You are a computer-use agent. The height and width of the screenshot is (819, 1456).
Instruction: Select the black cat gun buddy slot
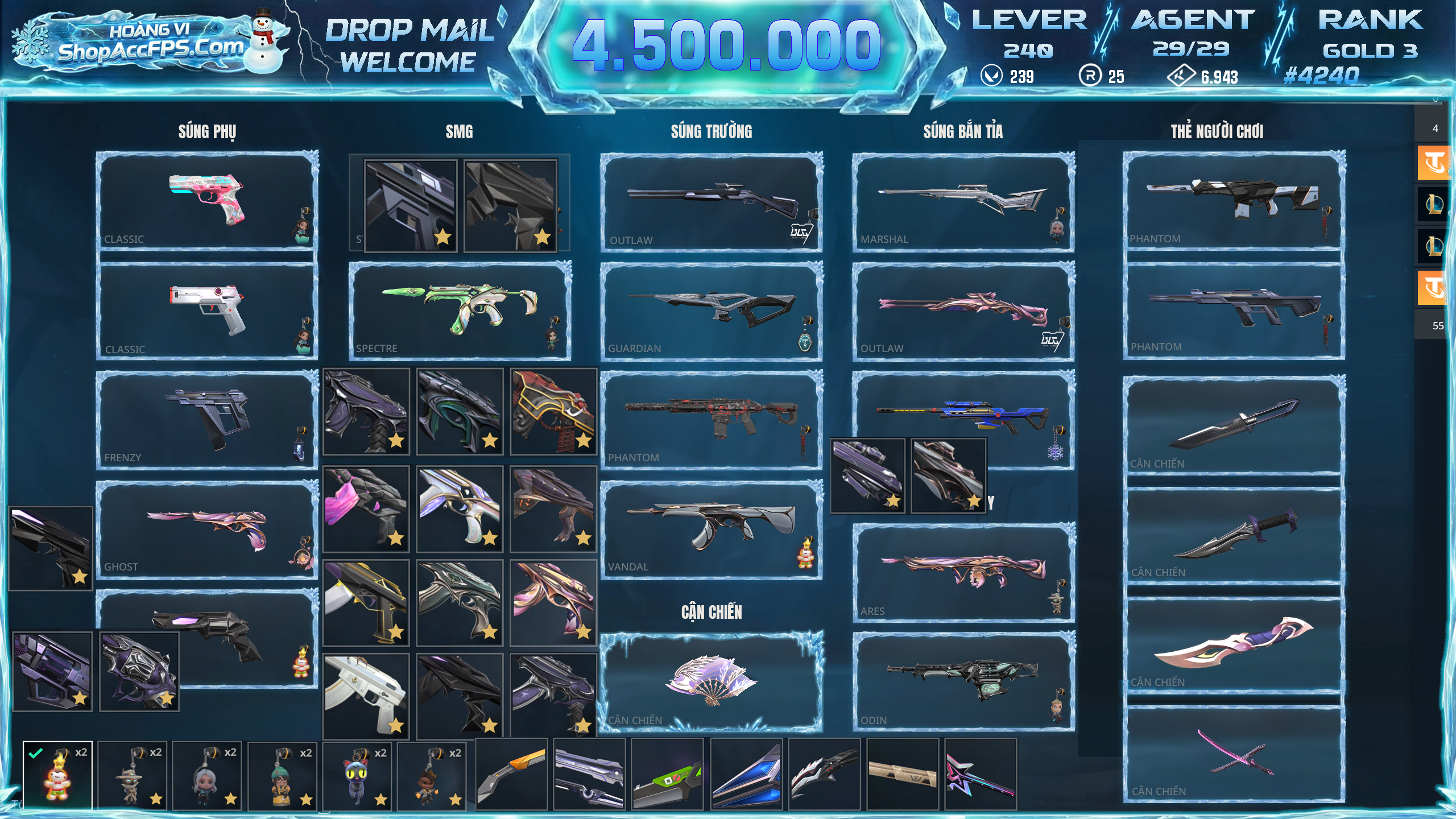click(358, 775)
